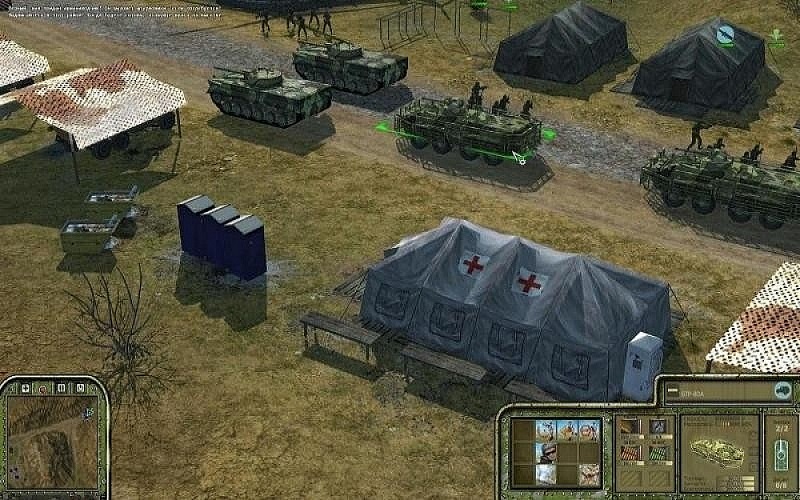This screenshot has height=500, width=800.
Task: Select the green-striped ammunition slot
Action: (x=657, y=451)
